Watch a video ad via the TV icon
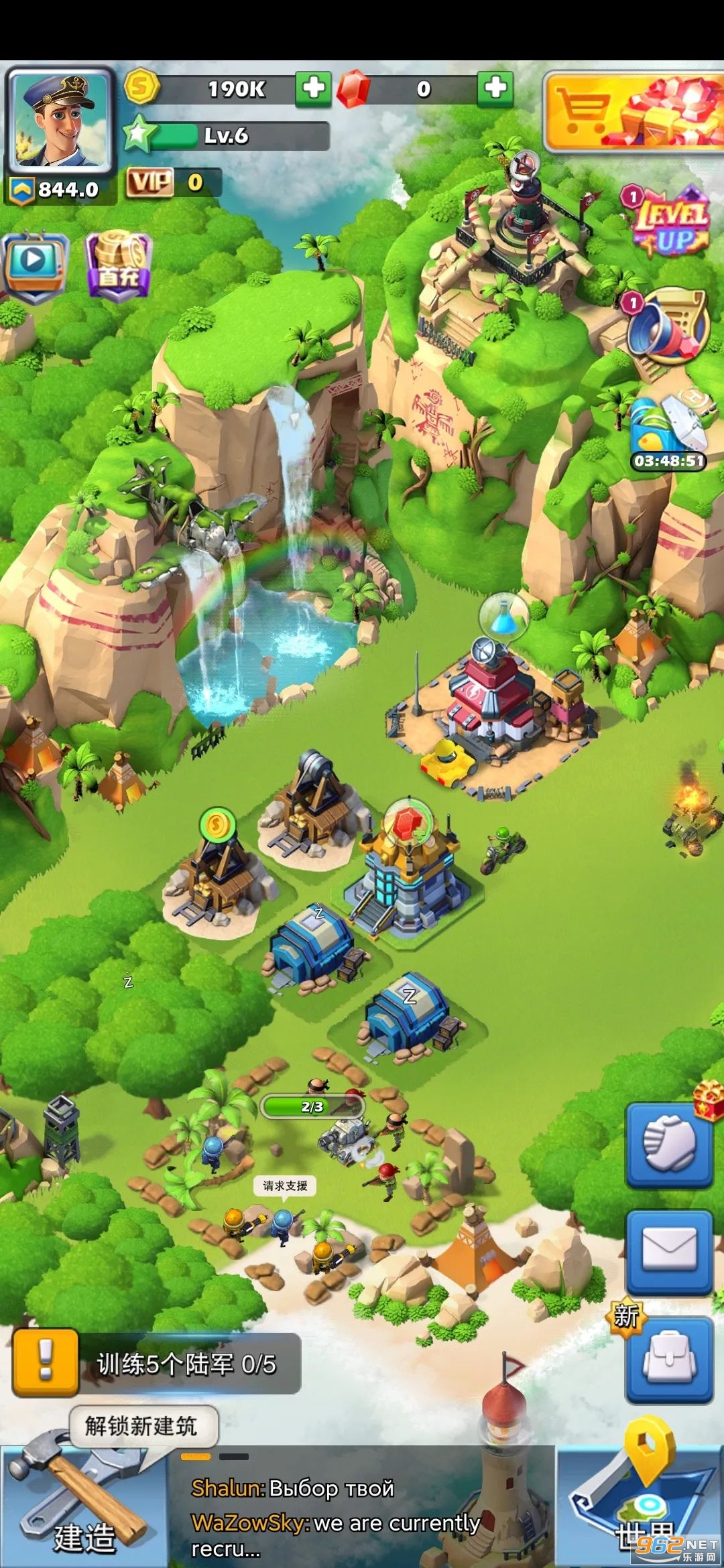This screenshot has width=724, height=1568. pos(34,264)
